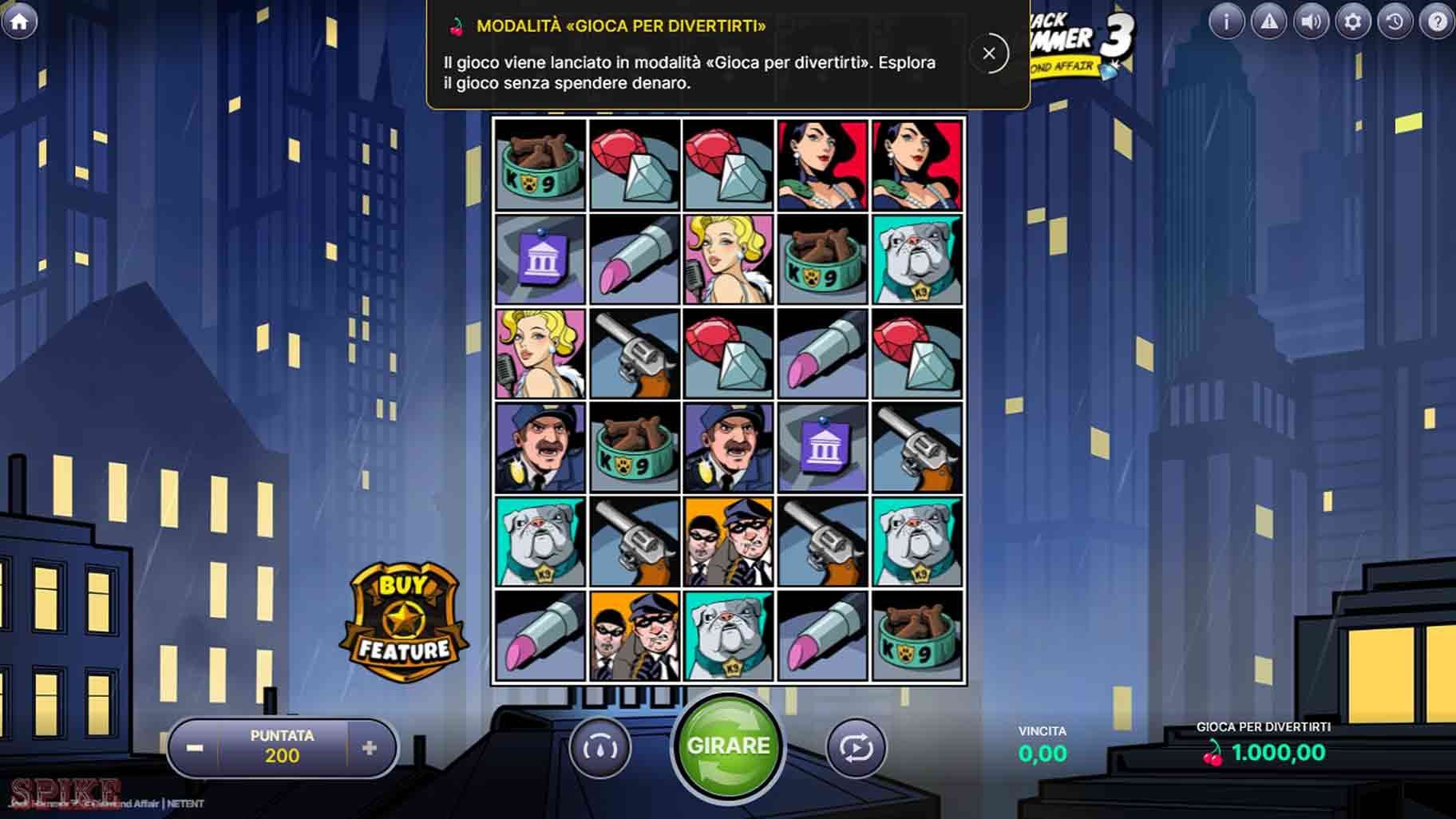Screen dimensions: 1456x819
Task: Click the Puntata bet amount display
Action: [281, 746]
